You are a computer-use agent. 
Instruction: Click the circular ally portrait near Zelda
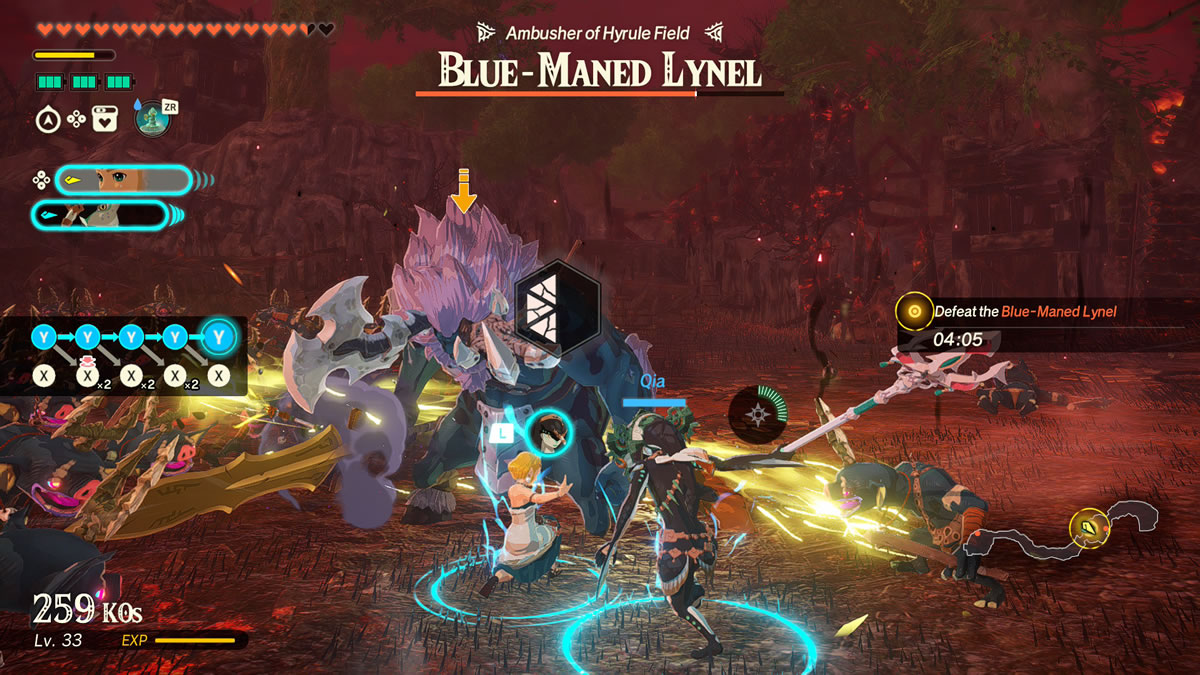[x=548, y=432]
